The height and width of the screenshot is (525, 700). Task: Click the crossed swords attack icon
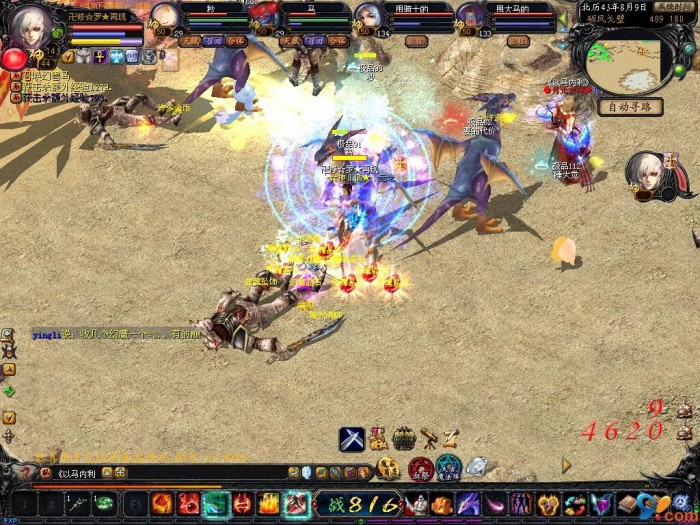(351, 438)
